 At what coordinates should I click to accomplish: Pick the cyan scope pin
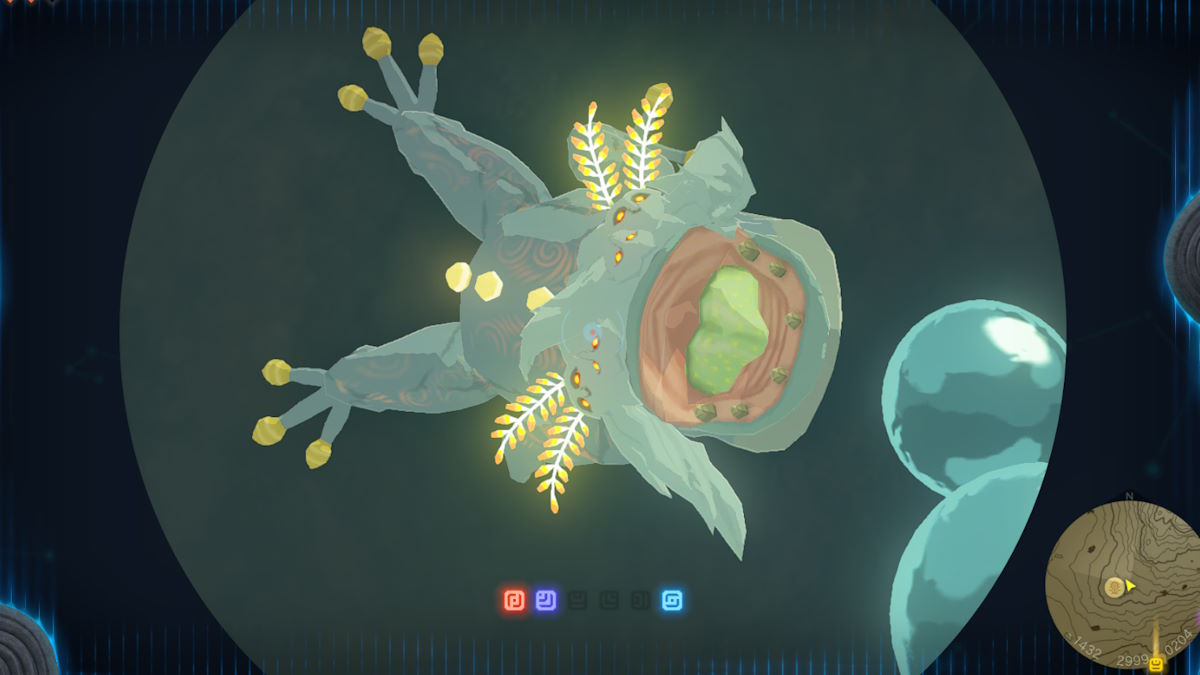tap(673, 601)
